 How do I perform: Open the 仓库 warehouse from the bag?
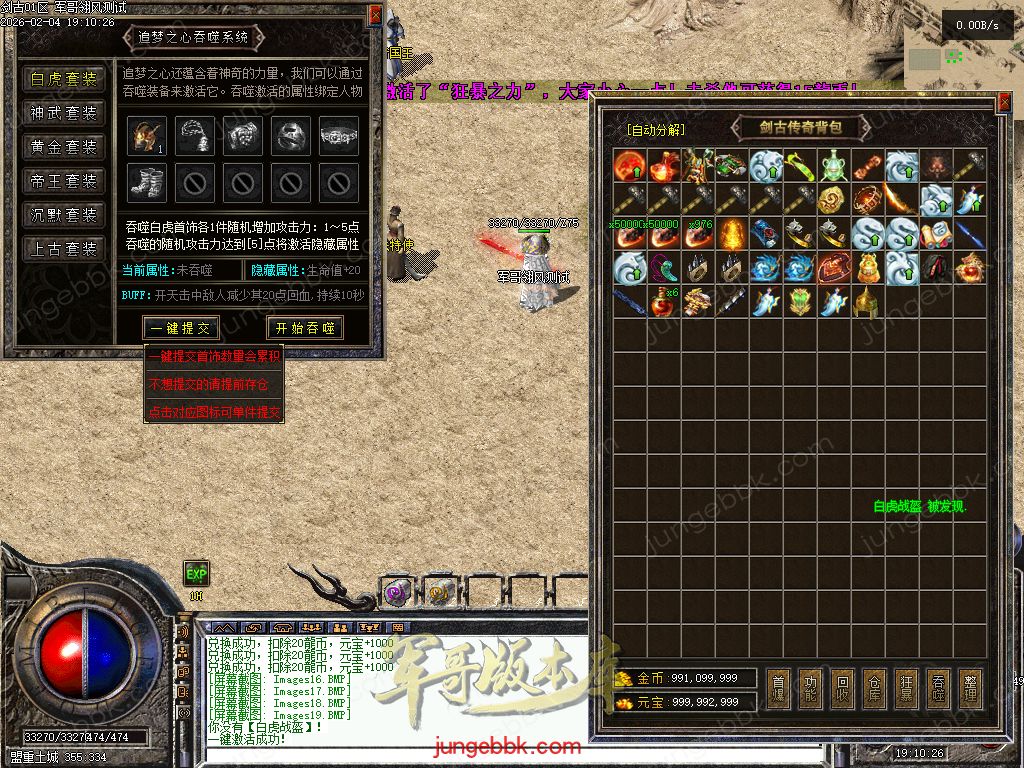tap(874, 689)
